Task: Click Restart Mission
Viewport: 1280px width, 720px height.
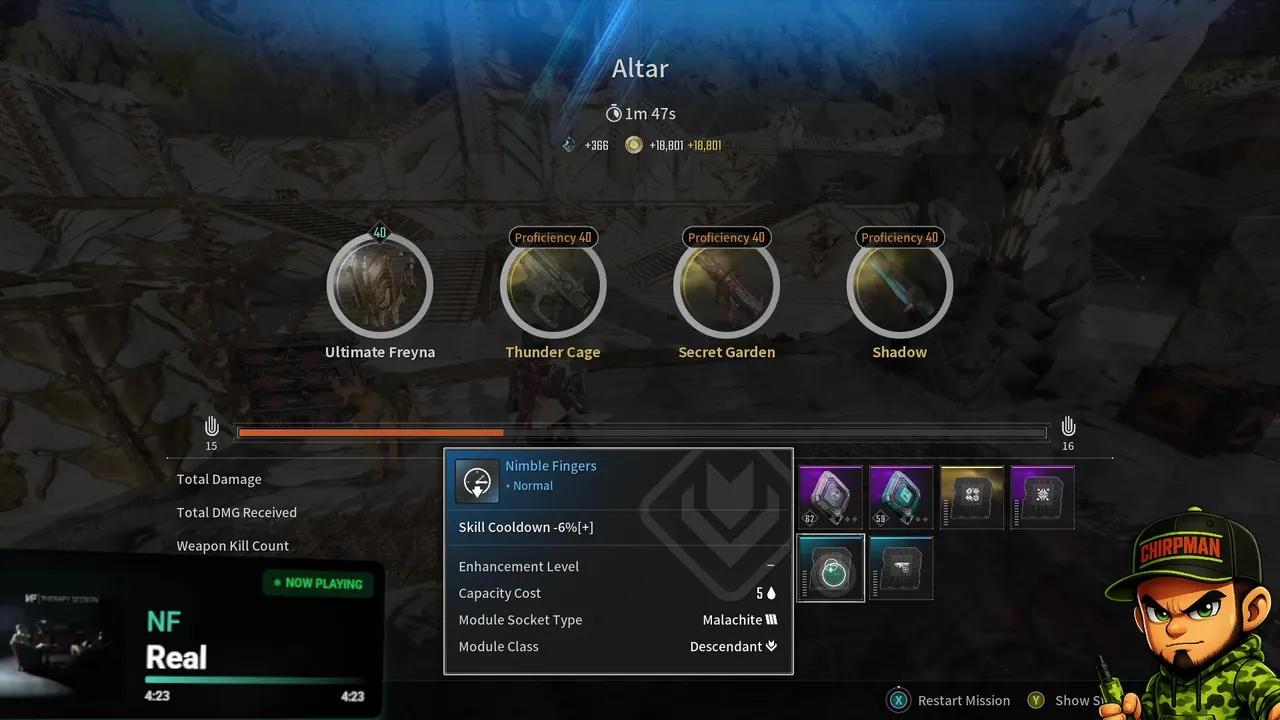Action: coord(950,700)
